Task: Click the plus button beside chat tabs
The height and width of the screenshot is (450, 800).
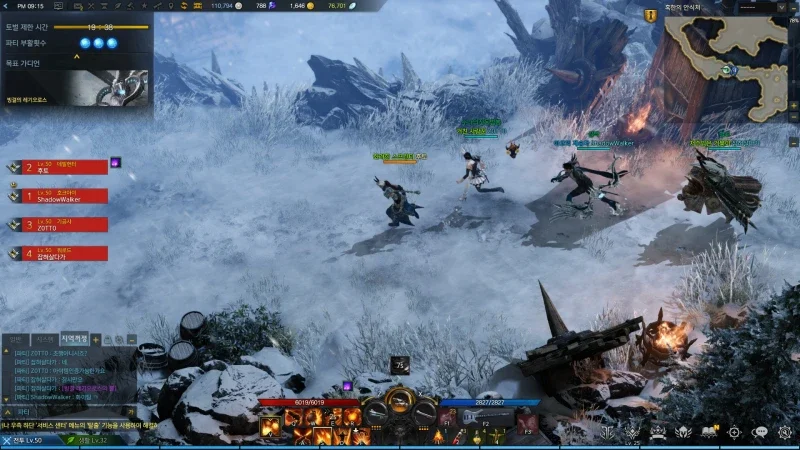Action: (95, 340)
